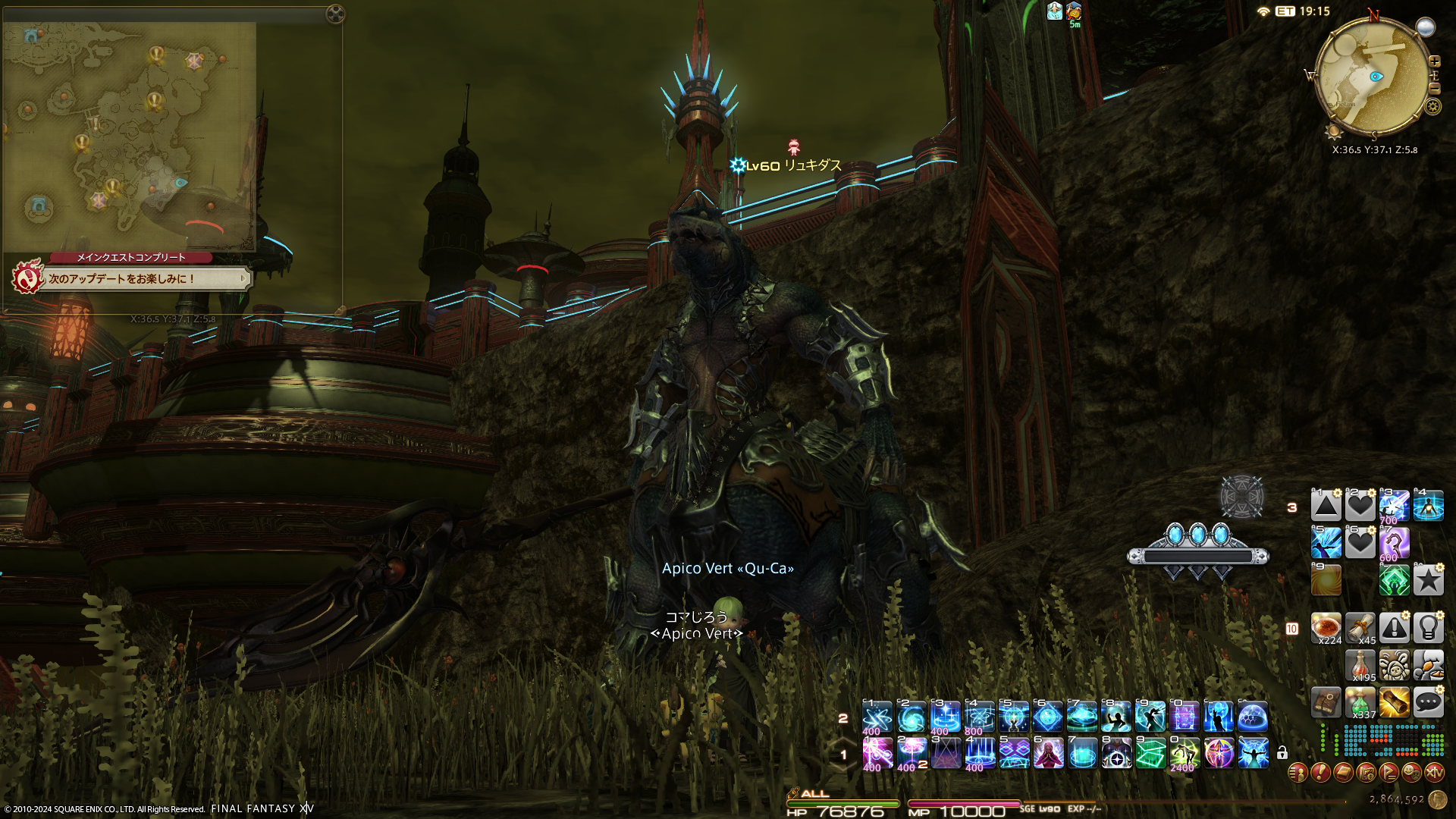Toggle the hotbar padlock
This screenshot has width=1456, height=819.
[1282, 753]
